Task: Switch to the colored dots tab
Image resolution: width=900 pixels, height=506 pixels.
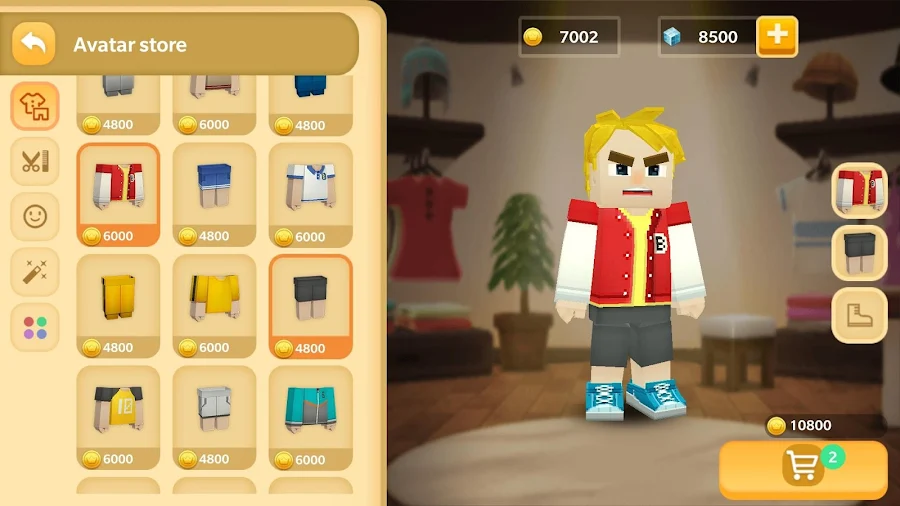Action: 35,327
